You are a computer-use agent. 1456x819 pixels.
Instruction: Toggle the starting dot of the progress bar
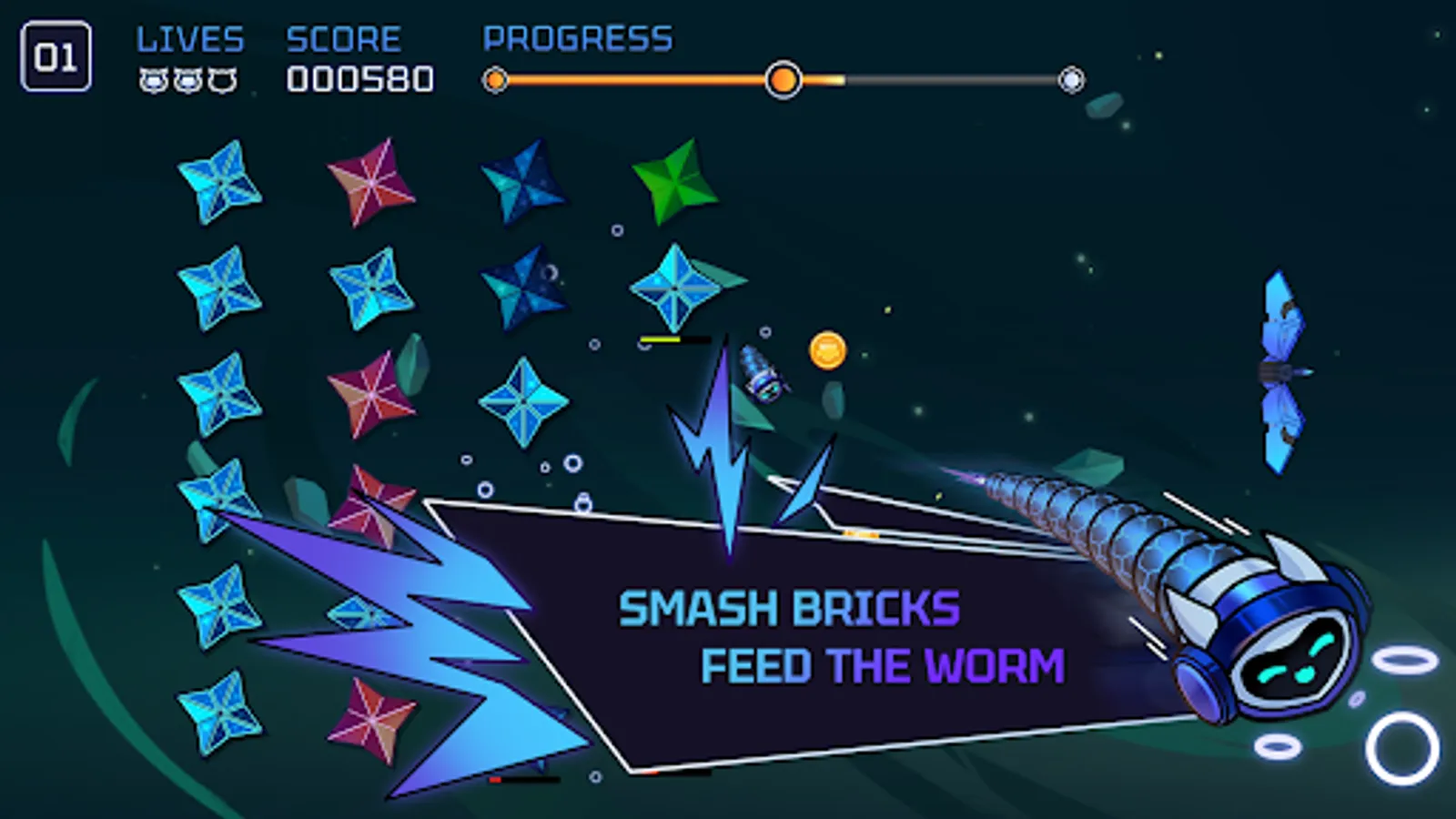click(x=494, y=81)
